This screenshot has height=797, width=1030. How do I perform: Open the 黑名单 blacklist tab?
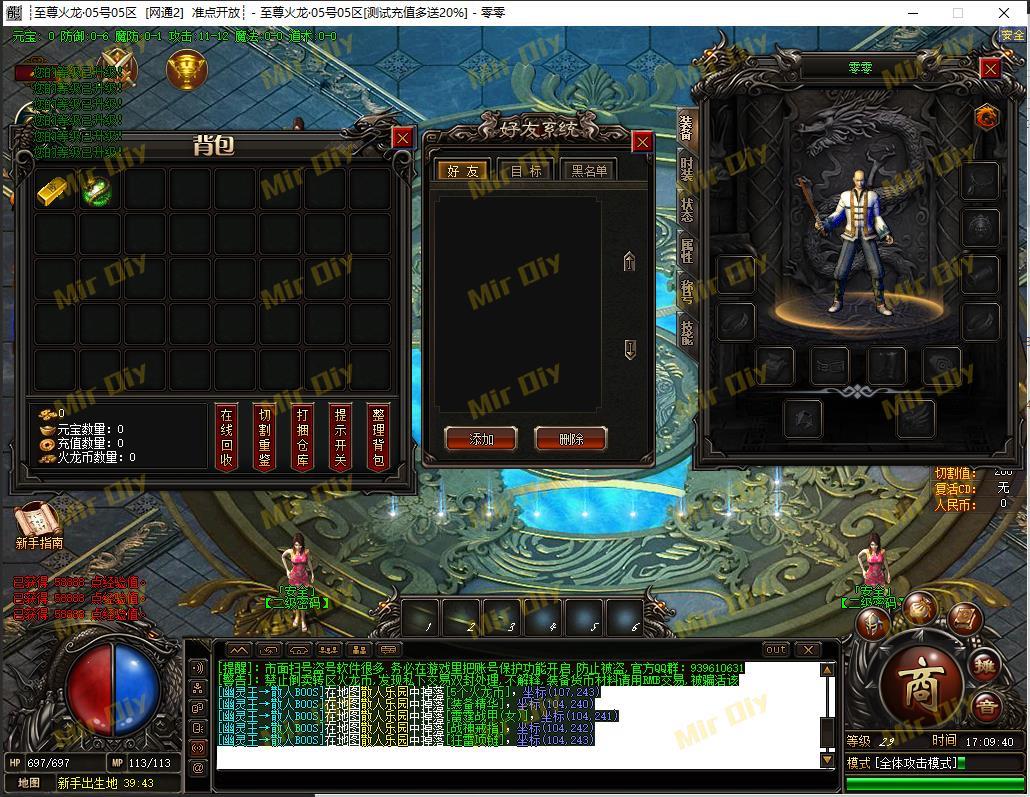point(589,171)
